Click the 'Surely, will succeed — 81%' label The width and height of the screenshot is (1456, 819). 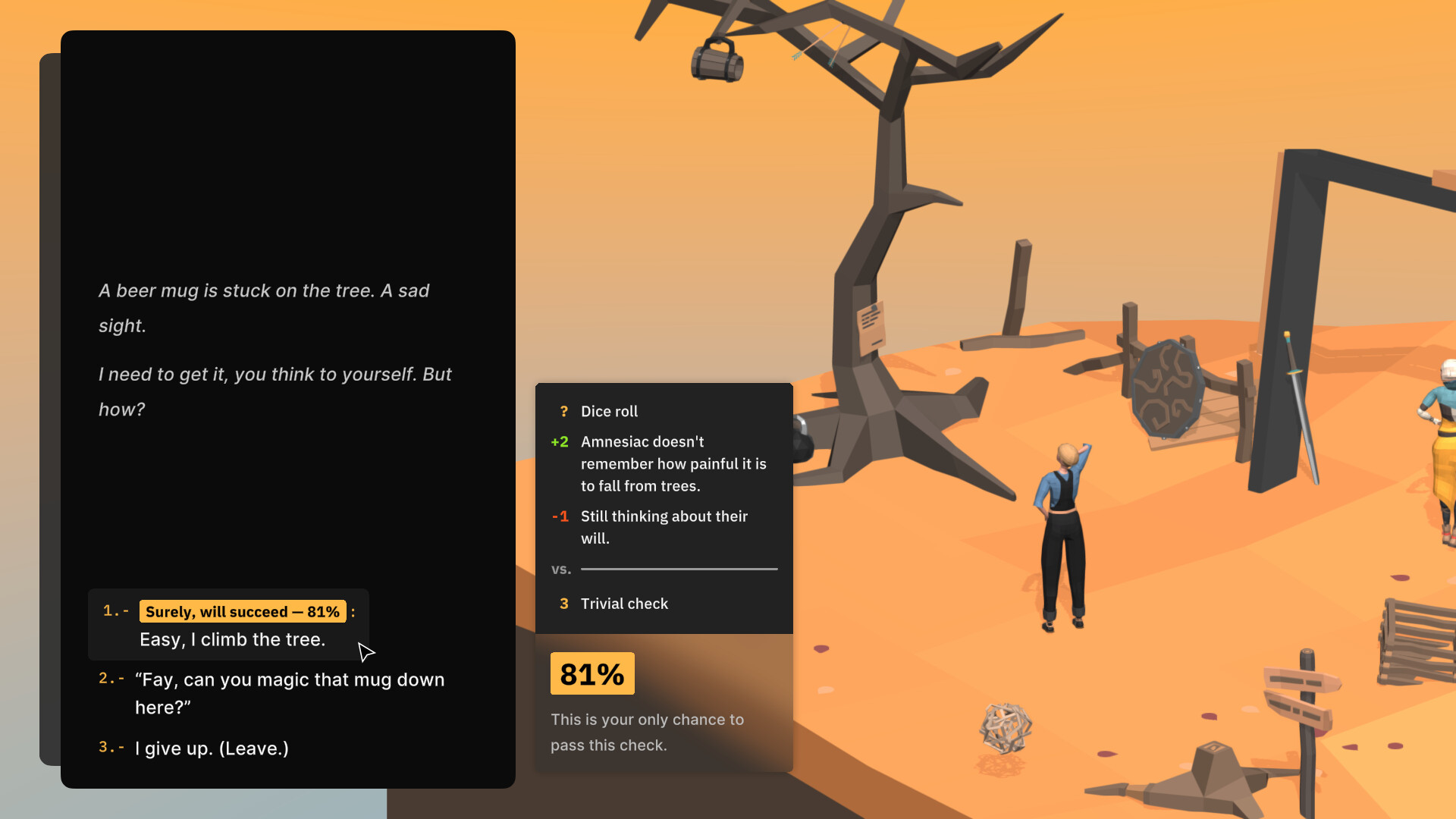click(x=242, y=611)
